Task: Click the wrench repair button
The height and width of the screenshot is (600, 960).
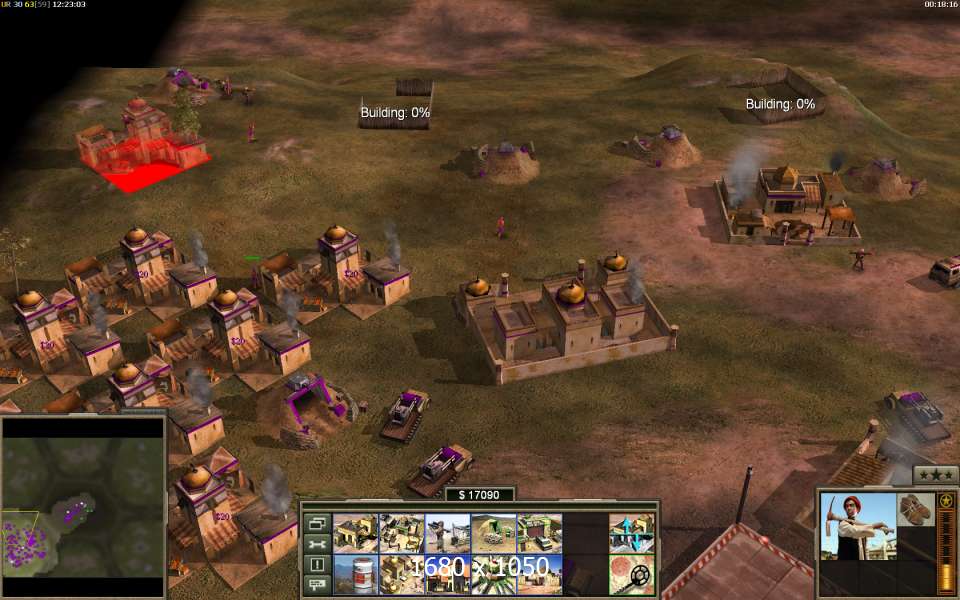Action: [318, 544]
